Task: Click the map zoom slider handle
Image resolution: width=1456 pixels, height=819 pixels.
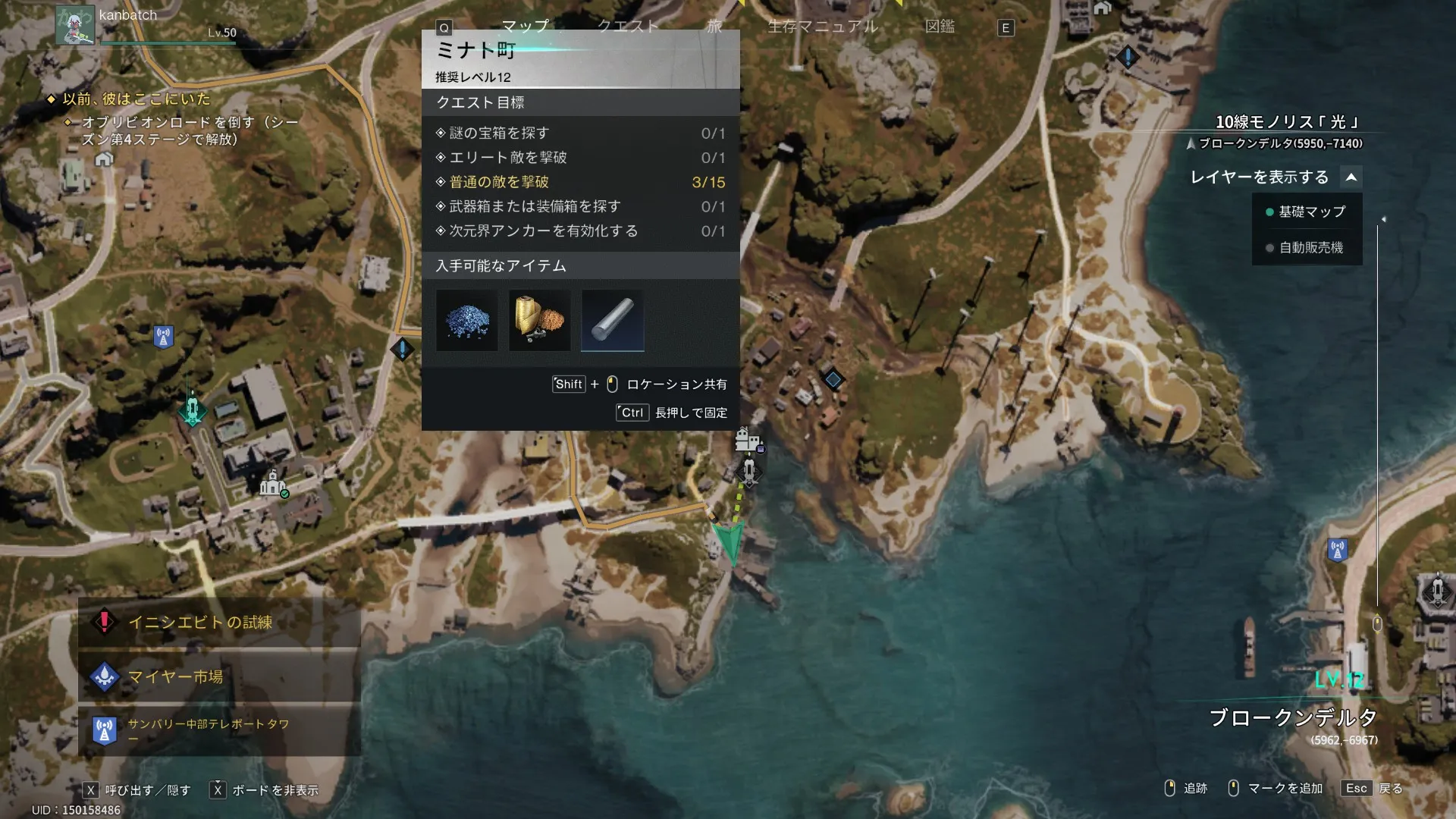Action: coord(1377,624)
